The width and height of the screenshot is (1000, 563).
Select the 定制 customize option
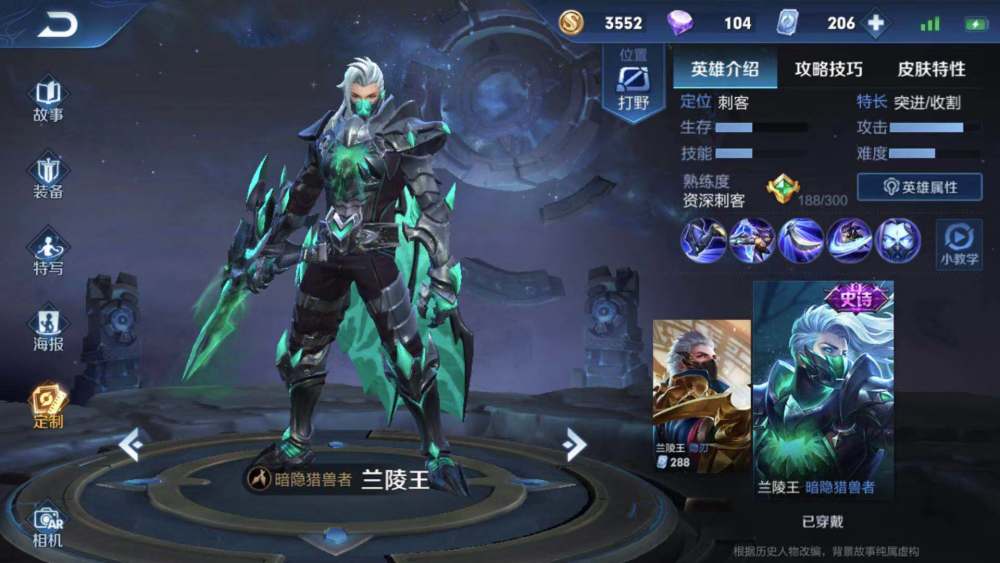point(48,406)
